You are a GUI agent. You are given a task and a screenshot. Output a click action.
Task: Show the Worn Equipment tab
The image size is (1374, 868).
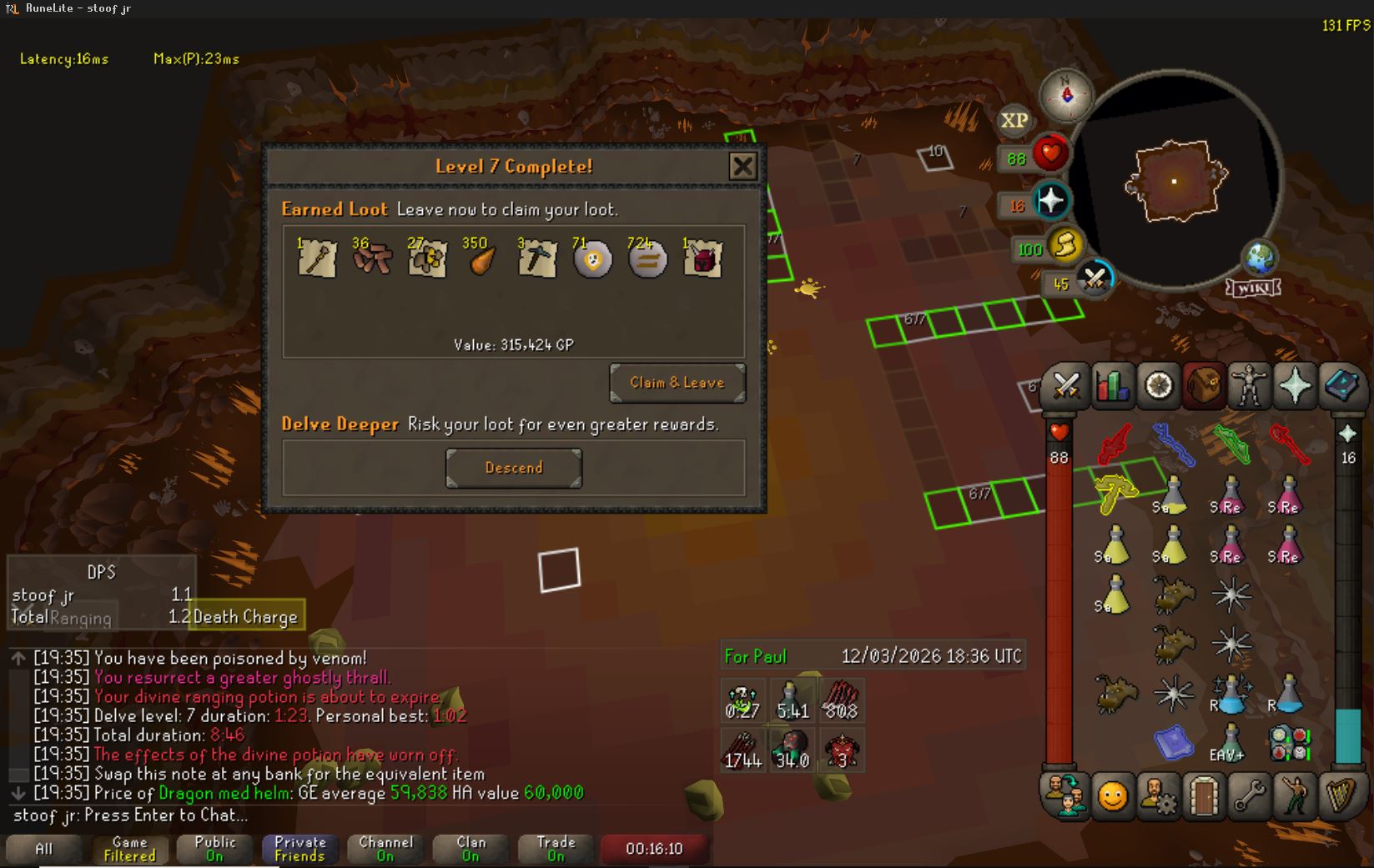tap(1249, 385)
